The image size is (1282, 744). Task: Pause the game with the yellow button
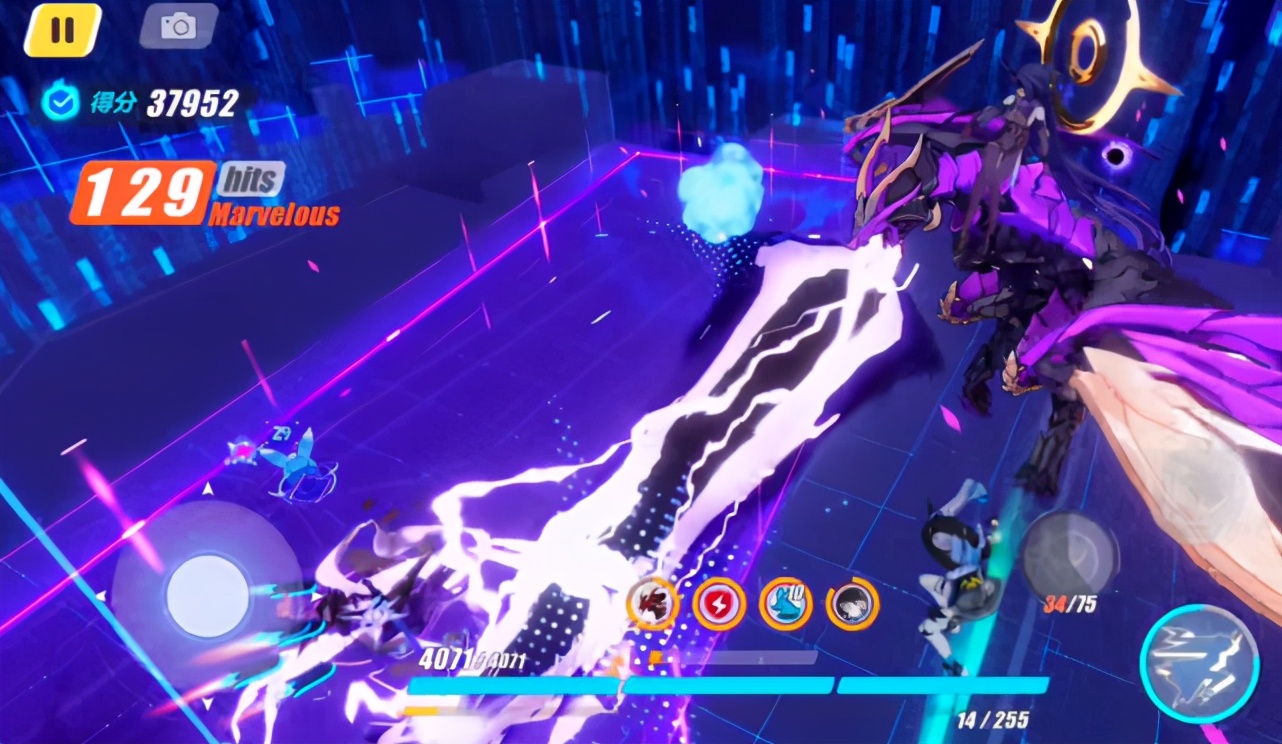[x=62, y=29]
